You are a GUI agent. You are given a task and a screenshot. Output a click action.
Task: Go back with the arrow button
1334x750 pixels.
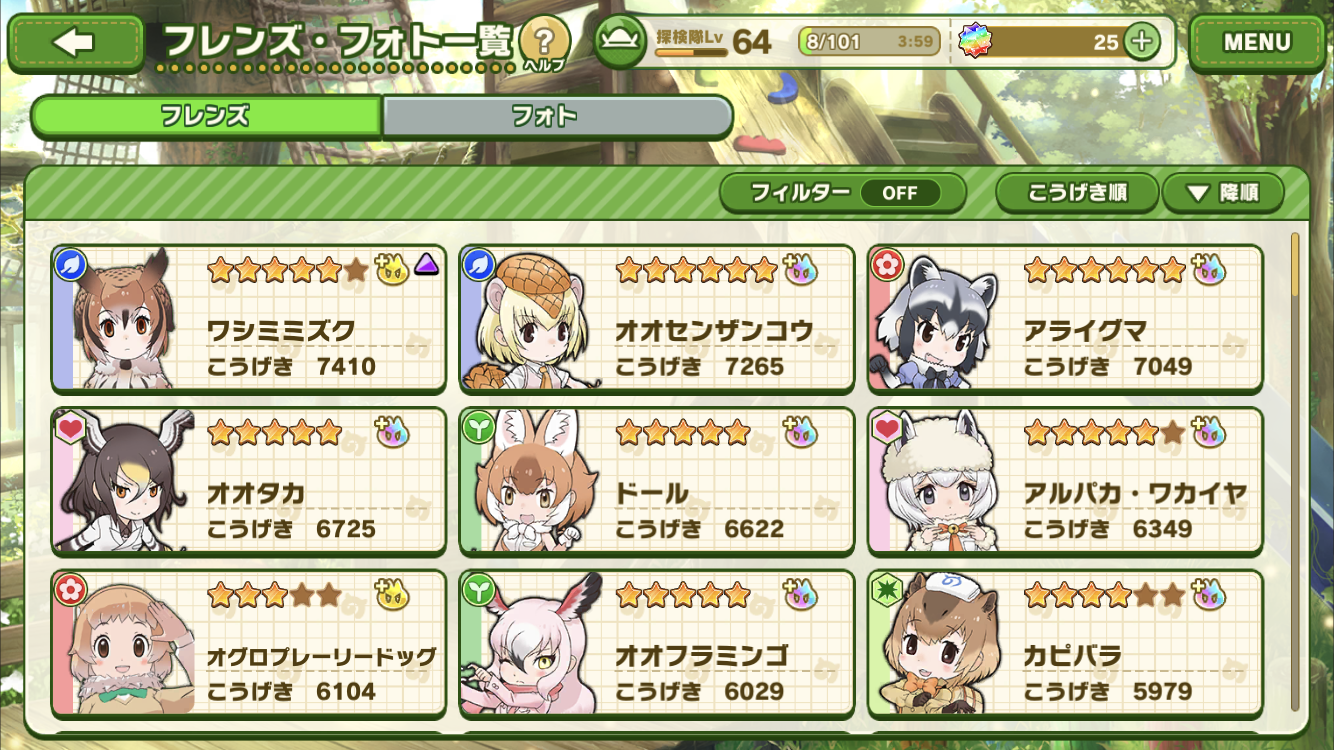[76, 43]
